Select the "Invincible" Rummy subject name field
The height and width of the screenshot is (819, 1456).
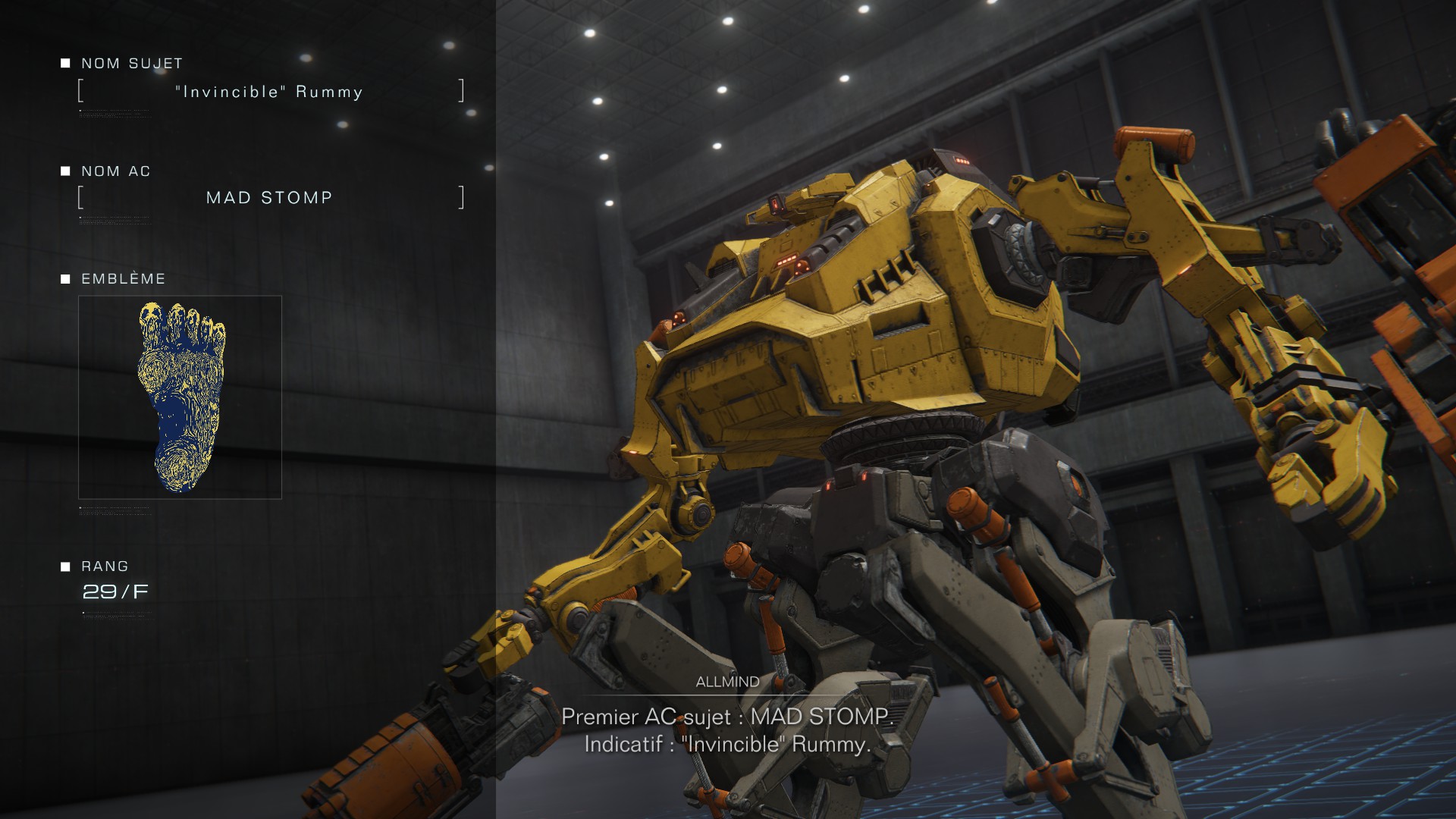point(269,92)
